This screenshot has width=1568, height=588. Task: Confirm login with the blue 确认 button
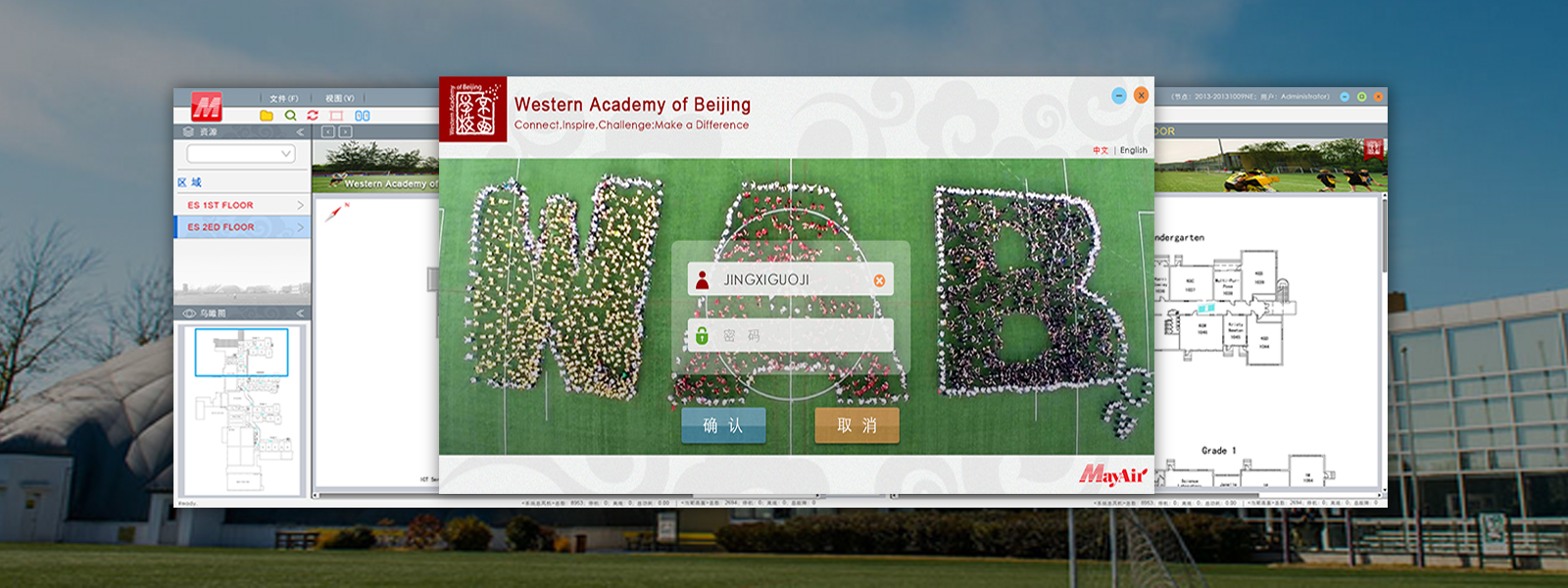point(723,425)
